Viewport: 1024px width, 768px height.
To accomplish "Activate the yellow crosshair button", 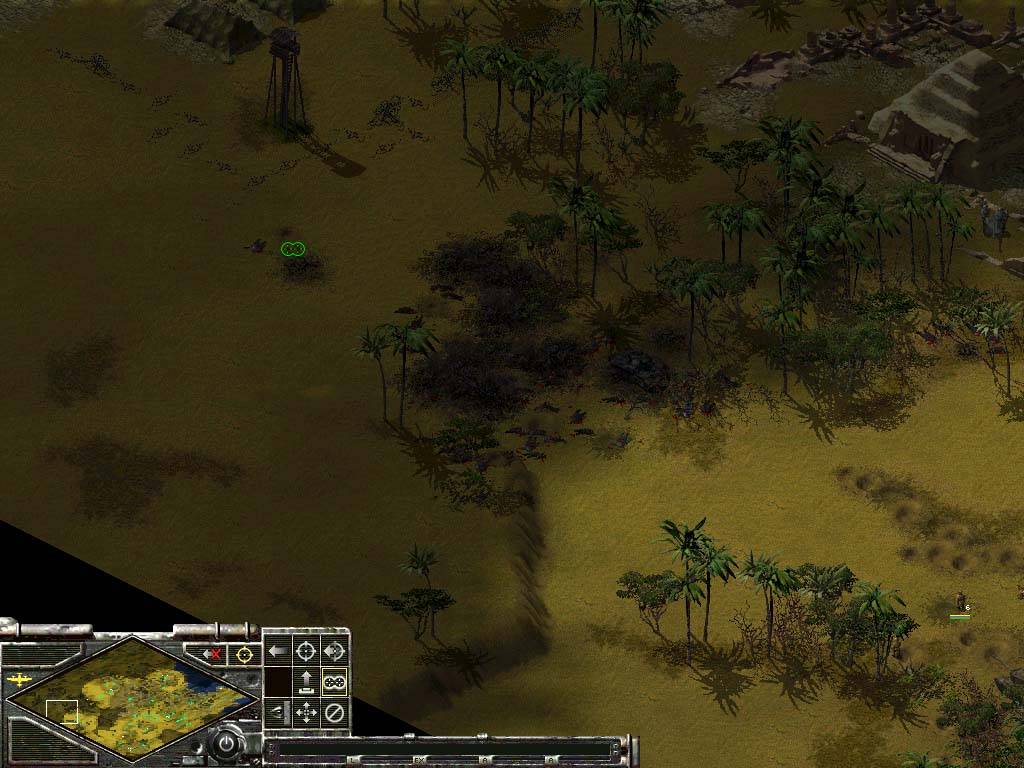I will coord(243,654).
